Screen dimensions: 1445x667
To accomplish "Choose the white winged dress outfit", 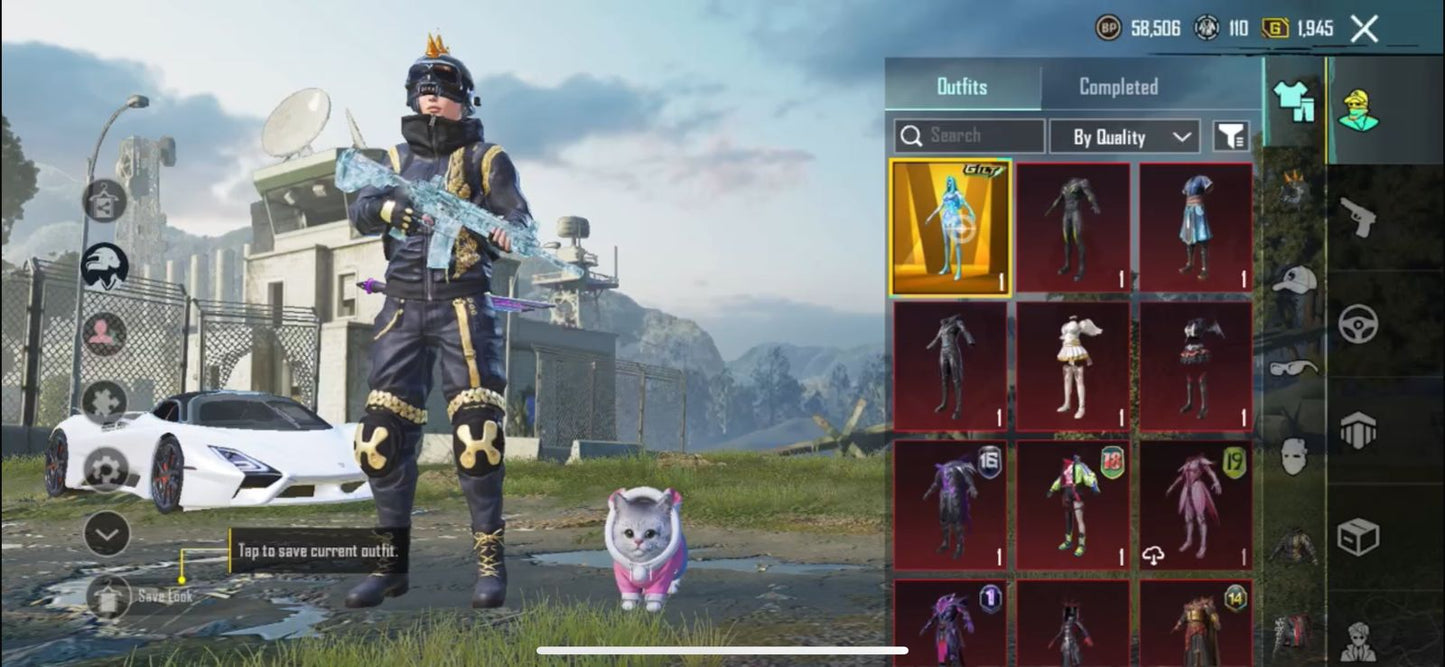I will coord(1073,366).
